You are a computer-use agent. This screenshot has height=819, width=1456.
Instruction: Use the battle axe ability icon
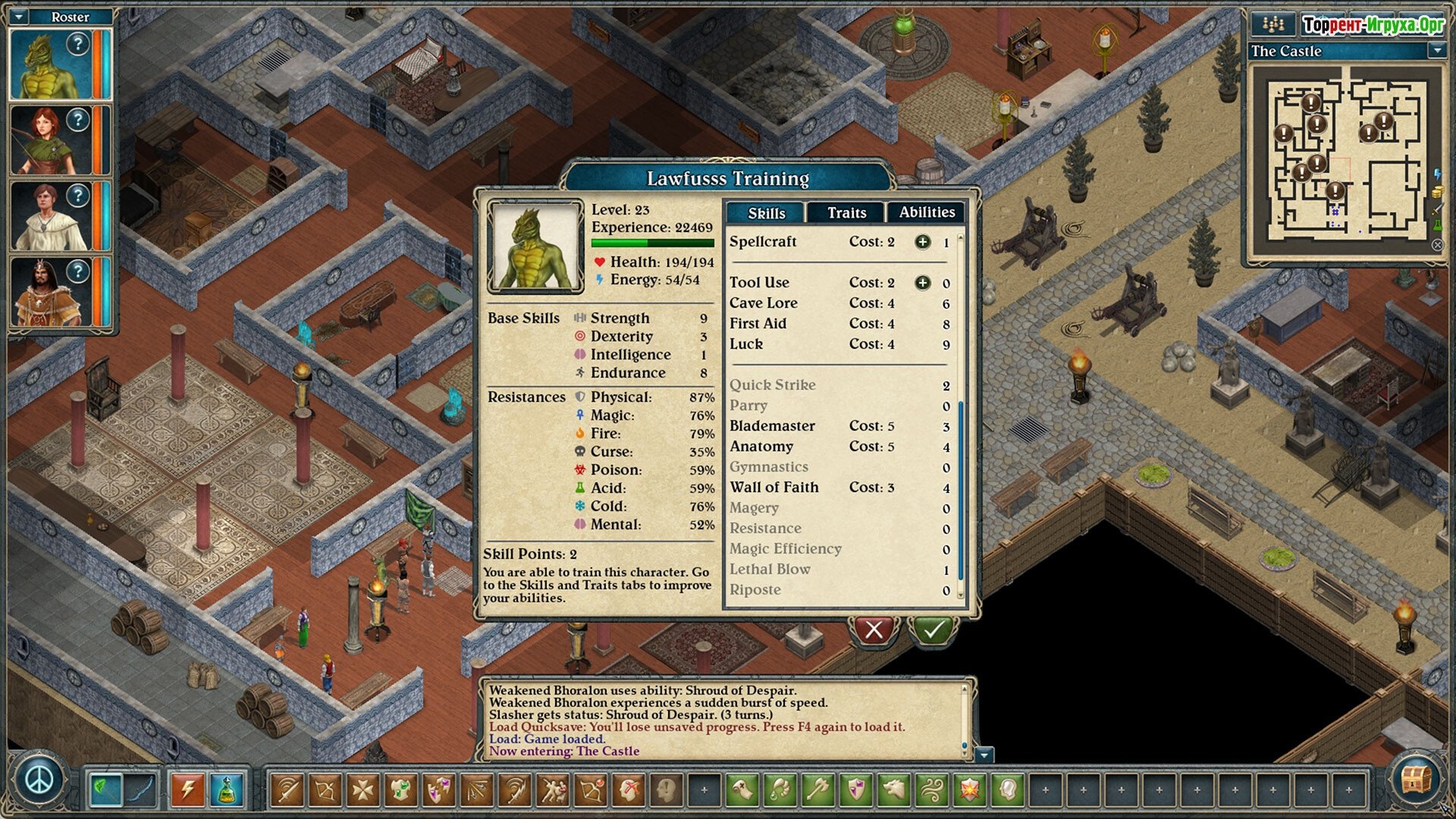click(x=818, y=790)
